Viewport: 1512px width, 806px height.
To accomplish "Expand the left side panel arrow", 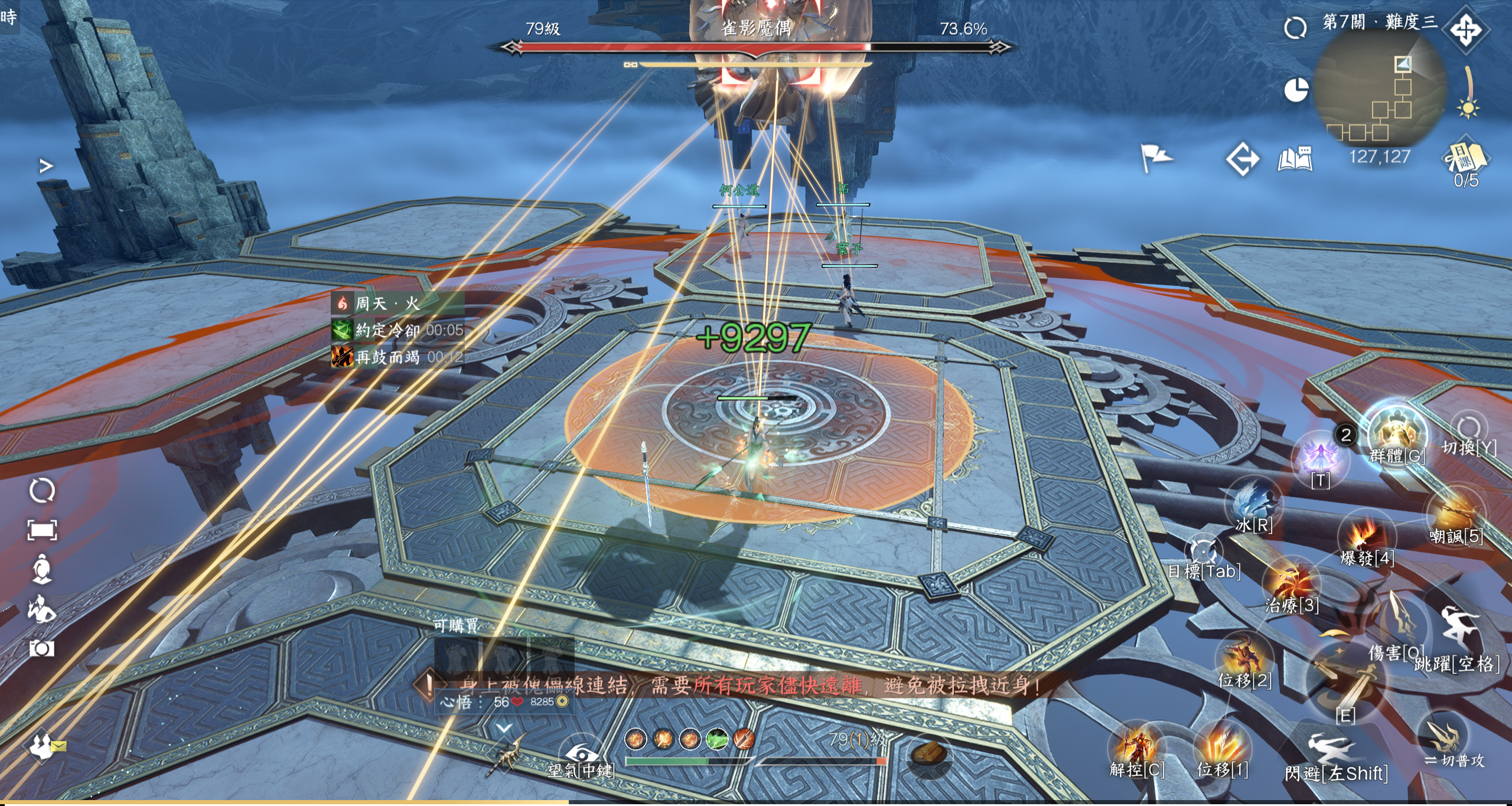I will 45,166.
